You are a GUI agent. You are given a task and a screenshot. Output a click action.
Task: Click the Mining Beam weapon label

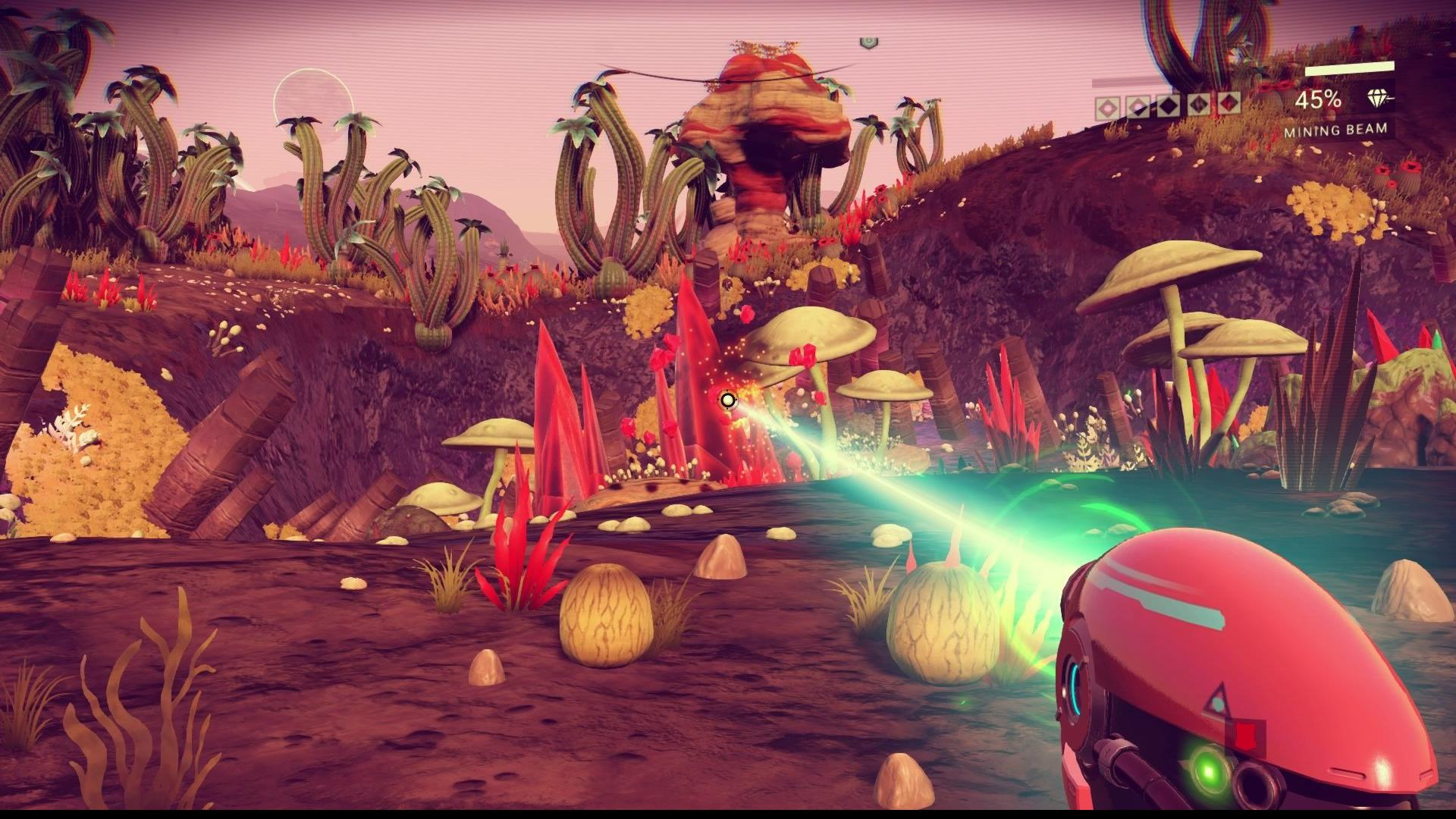click(x=1335, y=130)
